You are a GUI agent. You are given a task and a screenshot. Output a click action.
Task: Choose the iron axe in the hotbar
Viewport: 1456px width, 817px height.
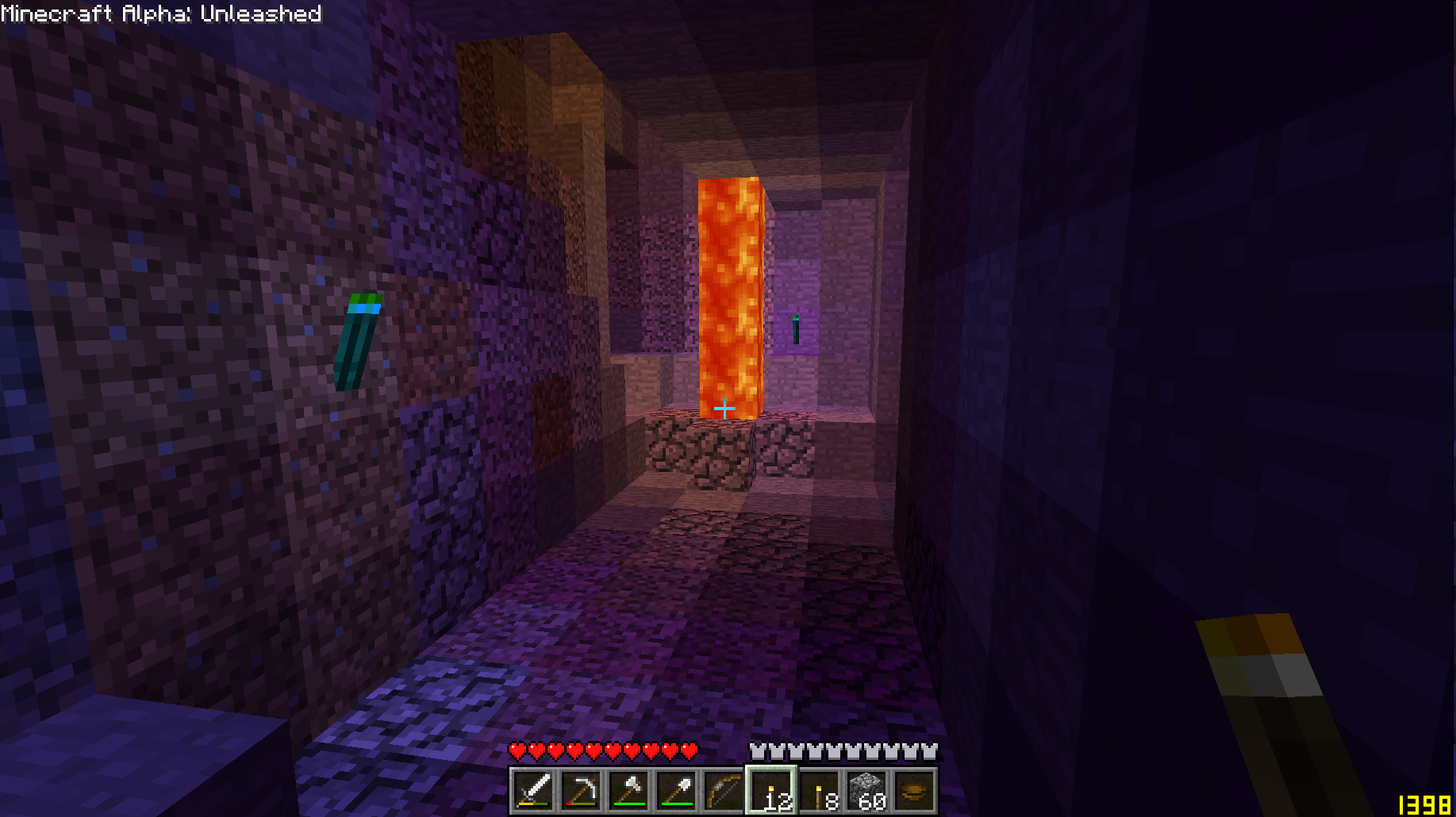[628, 791]
